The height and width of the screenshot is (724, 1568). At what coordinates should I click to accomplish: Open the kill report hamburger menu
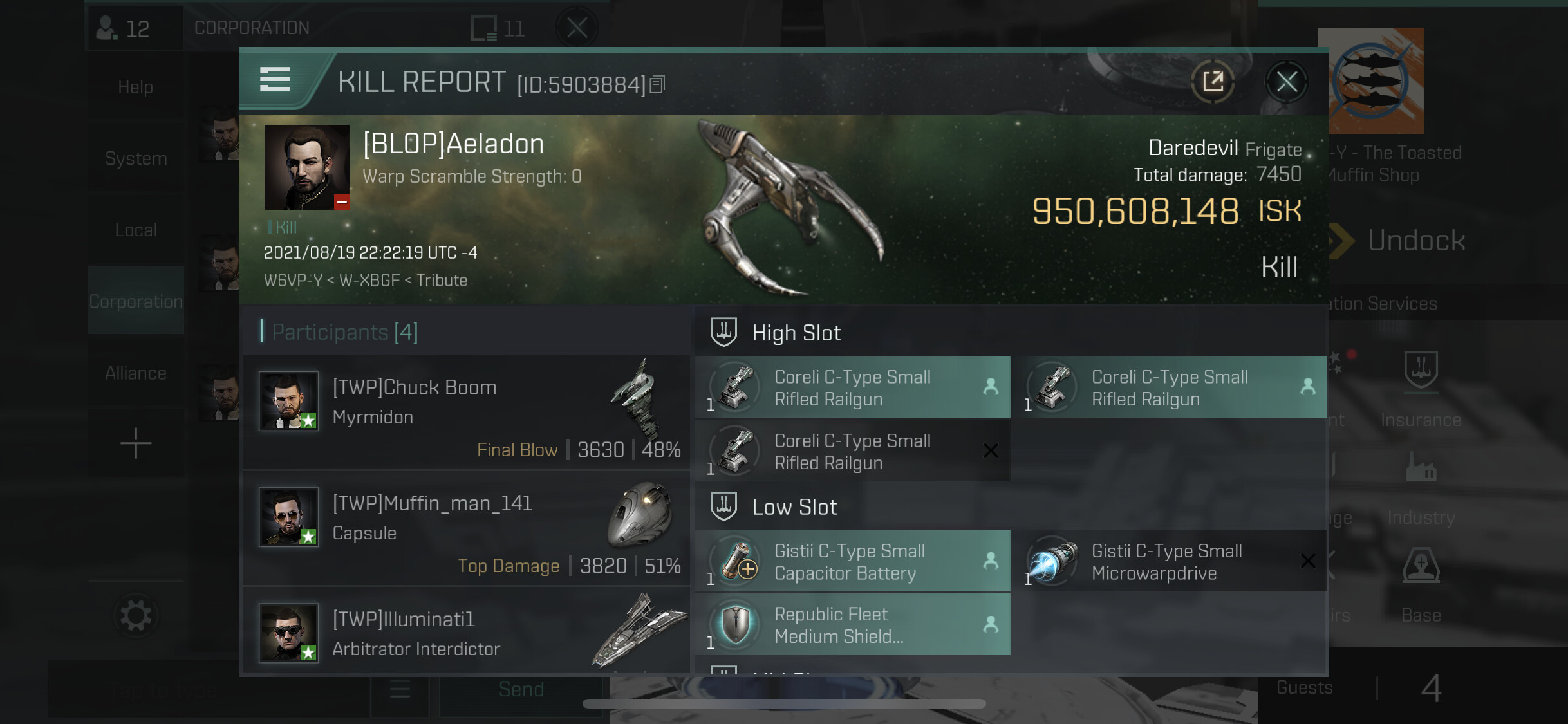(x=275, y=80)
